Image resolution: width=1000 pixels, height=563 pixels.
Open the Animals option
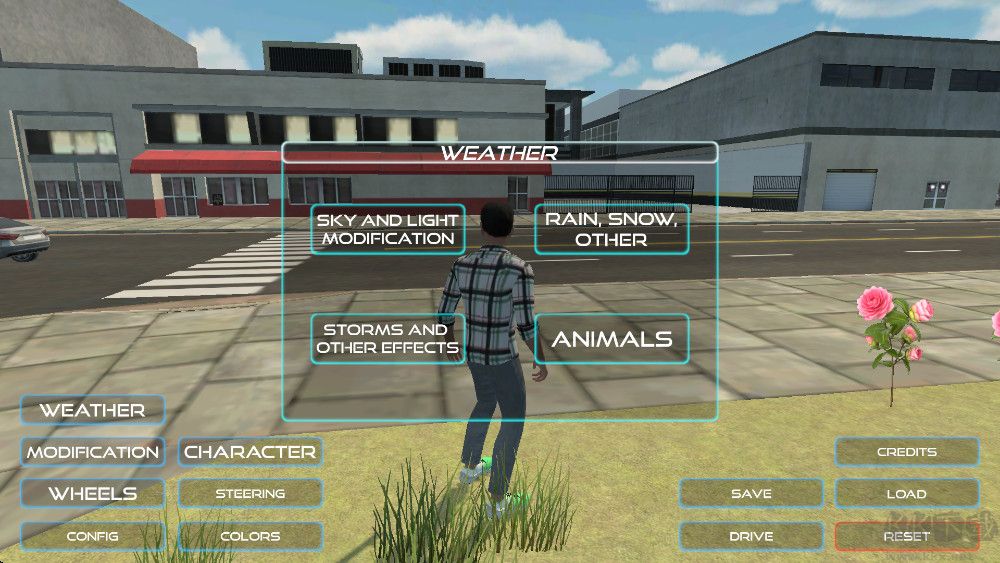click(611, 338)
